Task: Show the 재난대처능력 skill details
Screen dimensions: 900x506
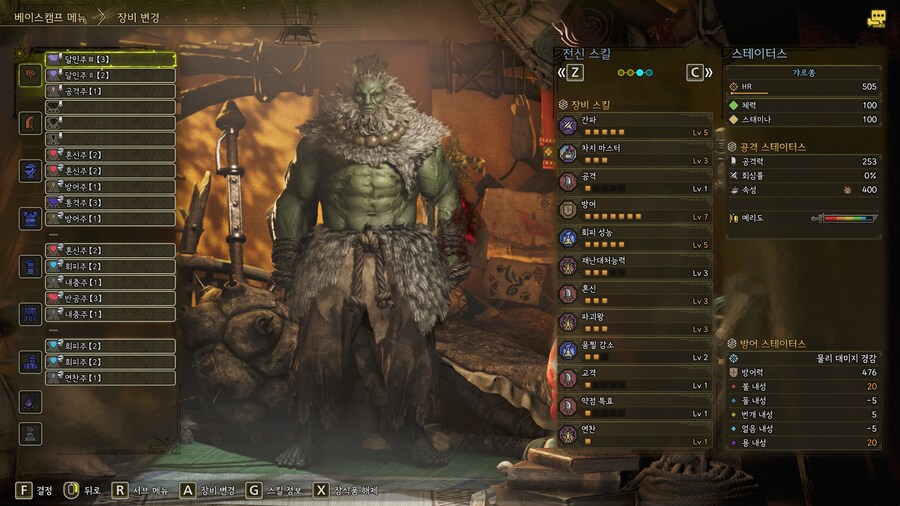Action: pos(635,266)
